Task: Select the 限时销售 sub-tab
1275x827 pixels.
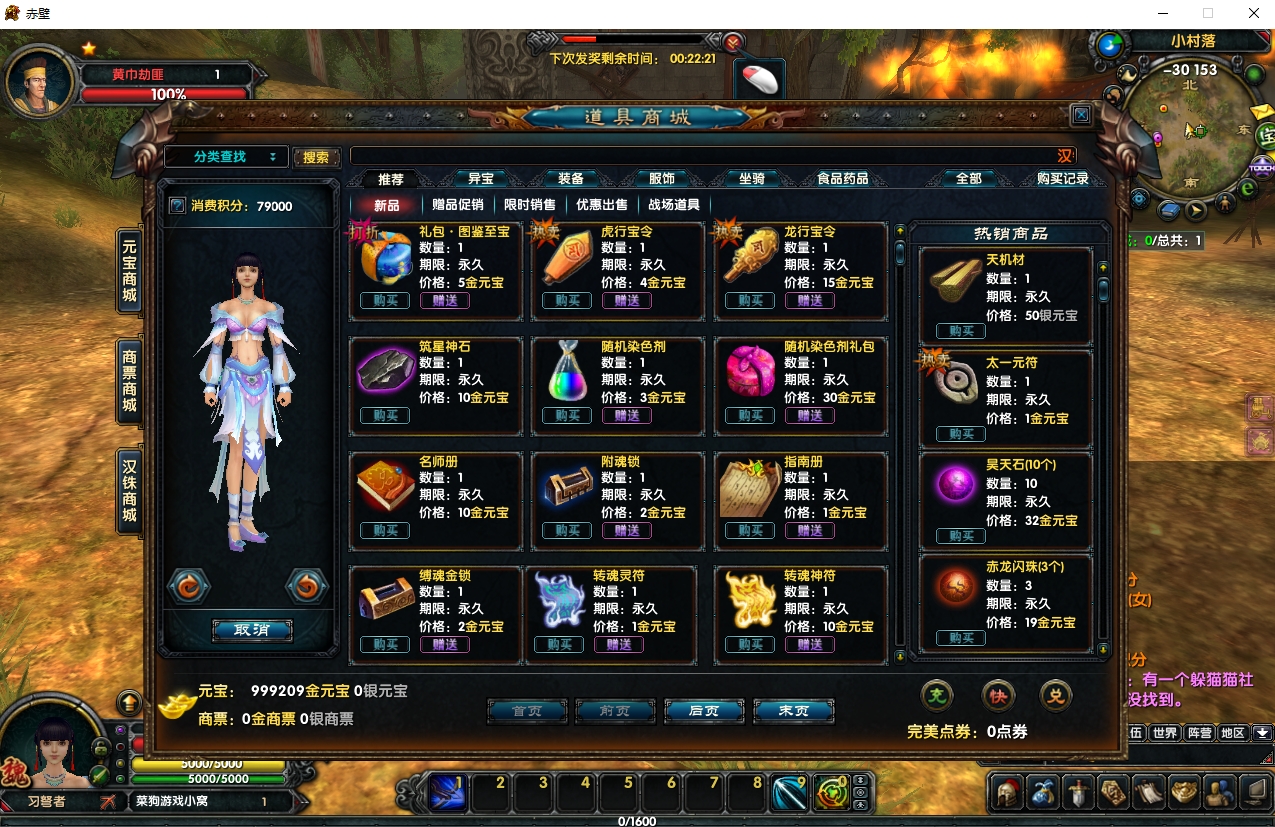Action: tap(529, 205)
